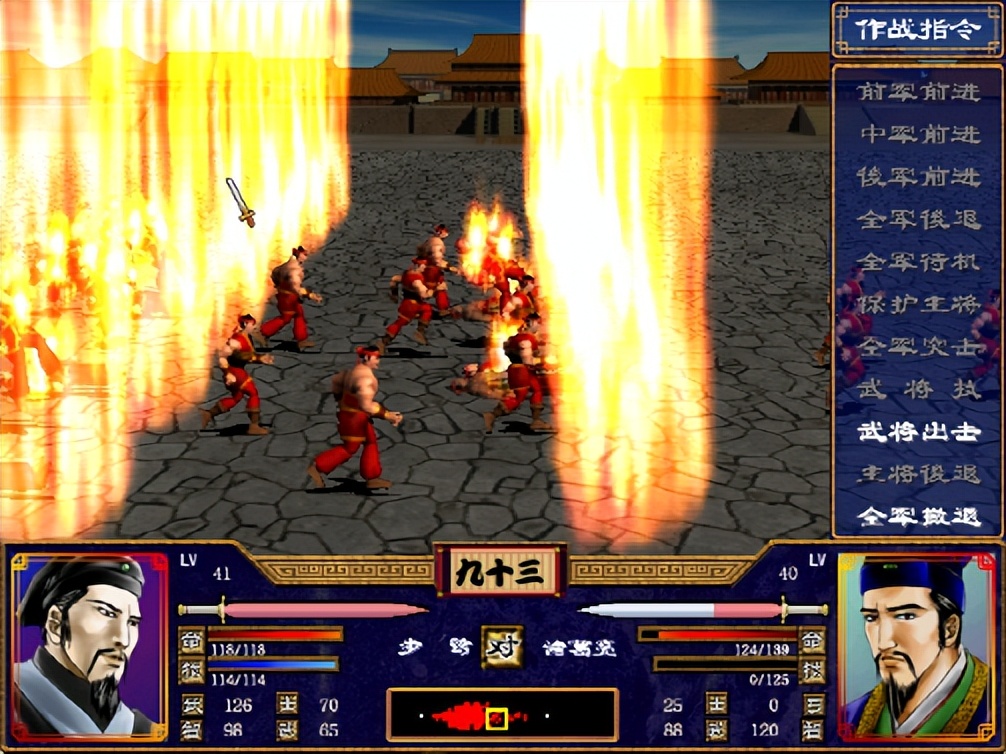The image size is (1006, 754).
Task: Choose the 中军前进 order
Action: [918, 133]
